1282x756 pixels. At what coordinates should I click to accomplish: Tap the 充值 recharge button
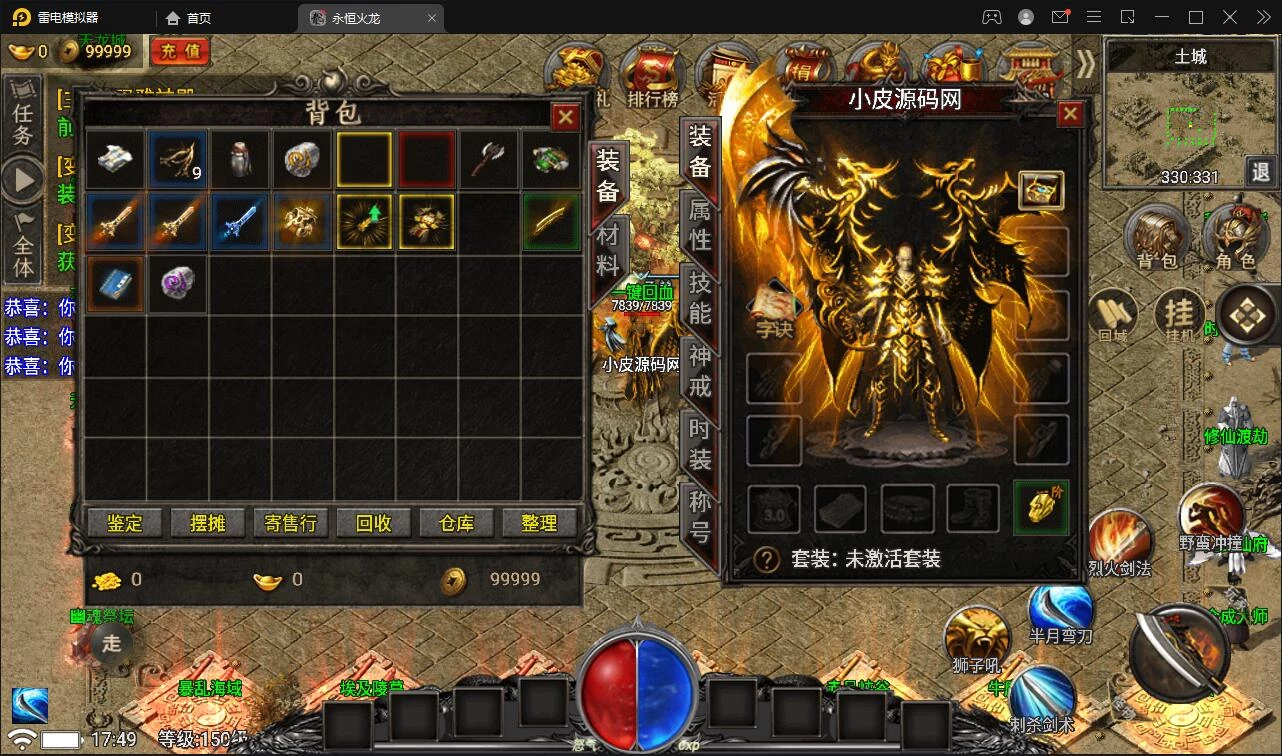pyautogui.click(x=180, y=51)
